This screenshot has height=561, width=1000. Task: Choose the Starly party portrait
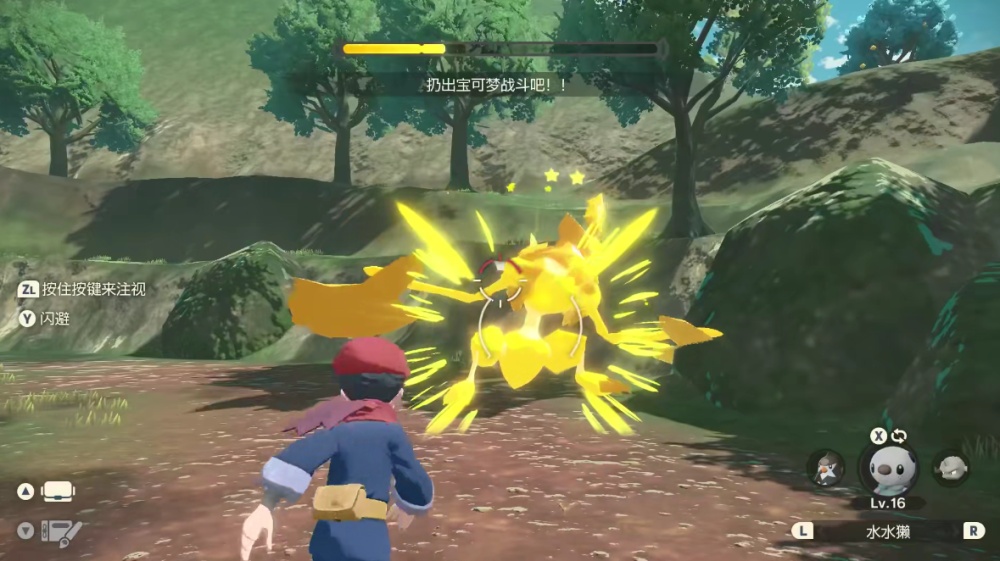coord(826,468)
